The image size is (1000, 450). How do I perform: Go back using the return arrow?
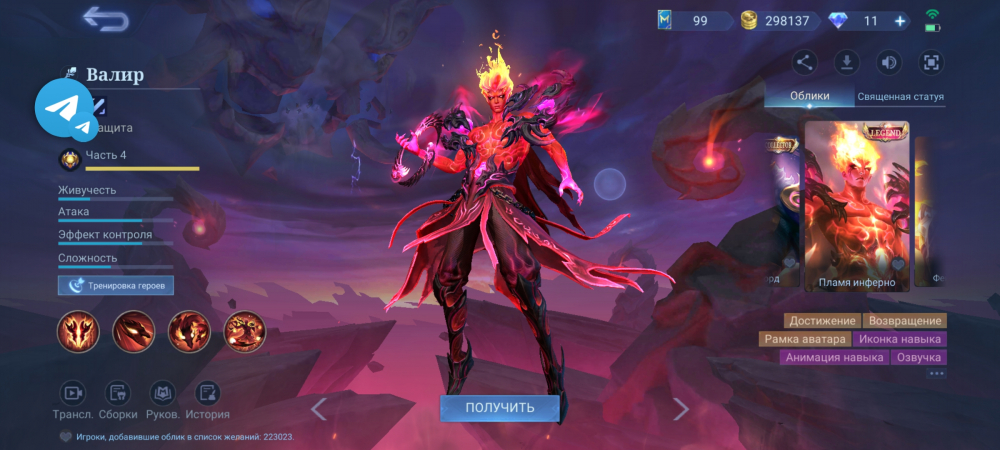(x=105, y=18)
